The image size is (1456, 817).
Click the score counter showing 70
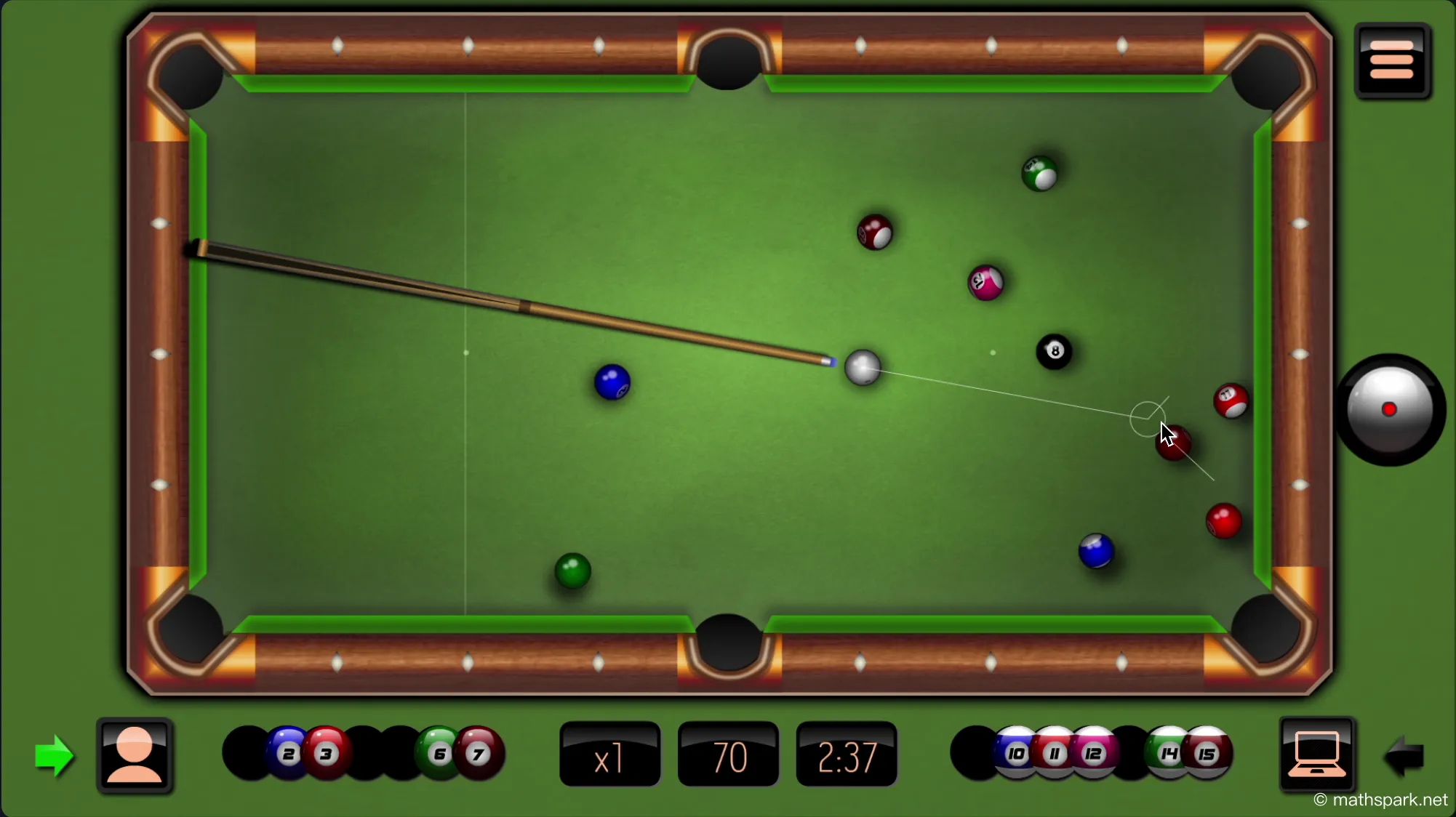click(x=727, y=756)
